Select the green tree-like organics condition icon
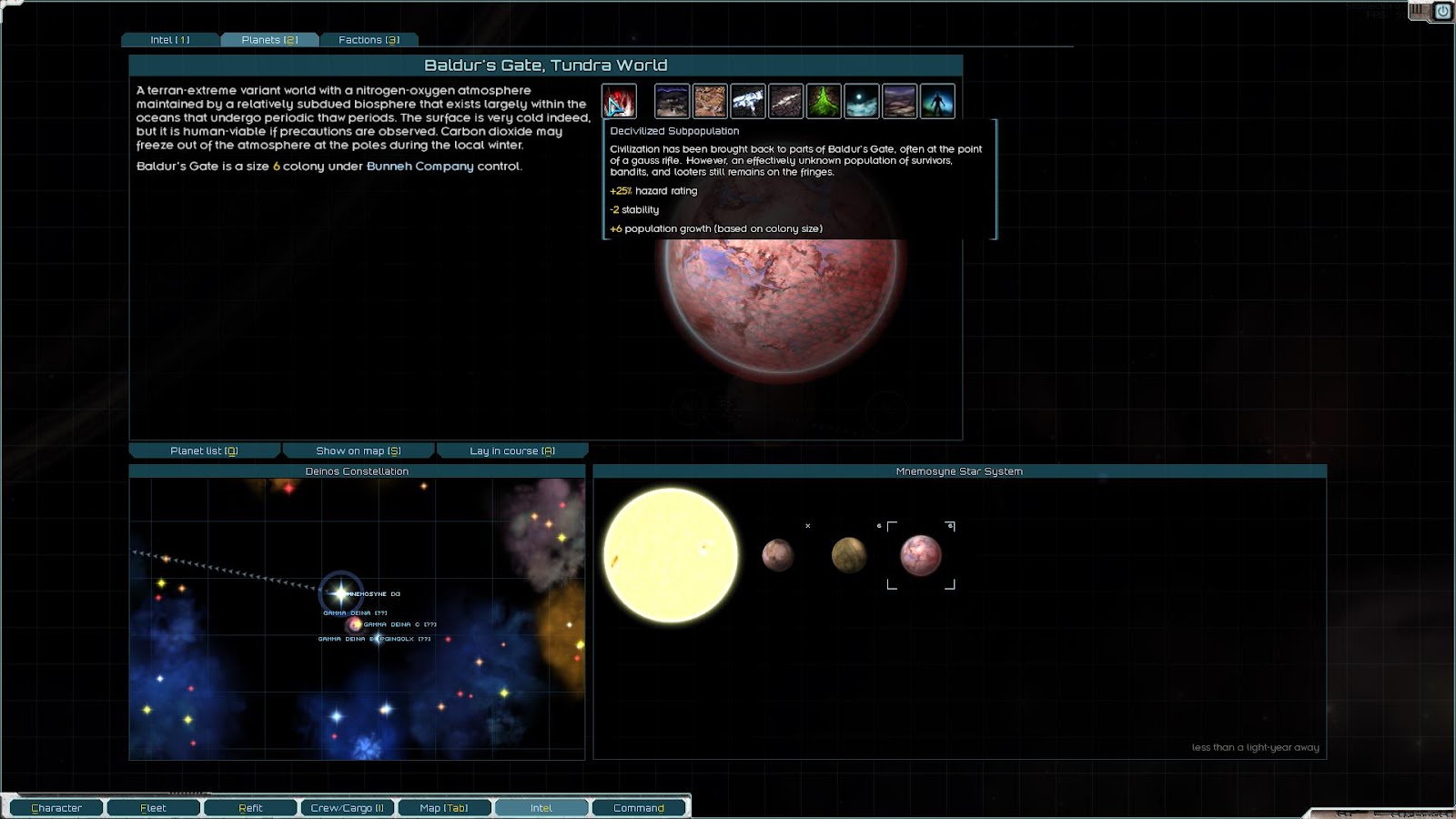The height and width of the screenshot is (819, 1456). [x=824, y=101]
